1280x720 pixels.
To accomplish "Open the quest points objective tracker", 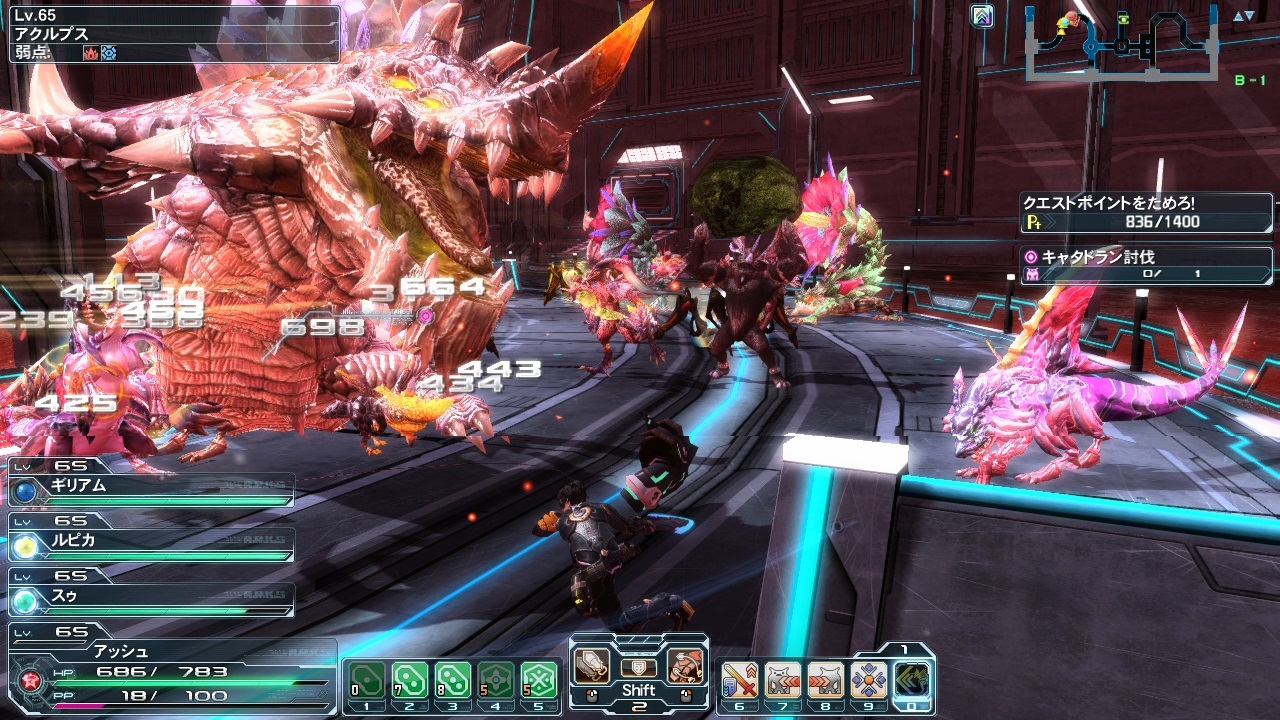I will [x=1146, y=213].
